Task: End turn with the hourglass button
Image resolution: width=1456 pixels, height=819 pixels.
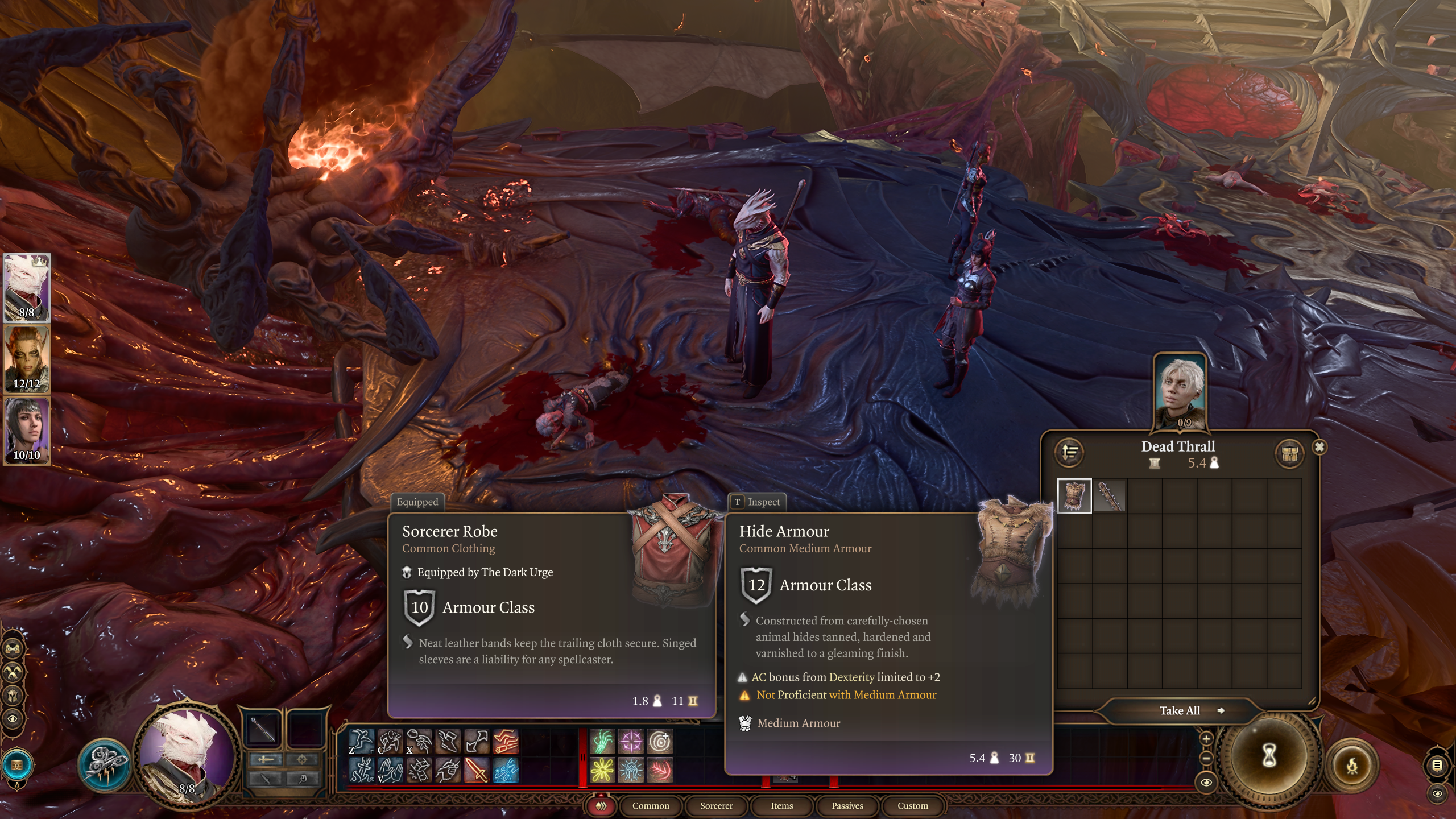Action: (1269, 756)
